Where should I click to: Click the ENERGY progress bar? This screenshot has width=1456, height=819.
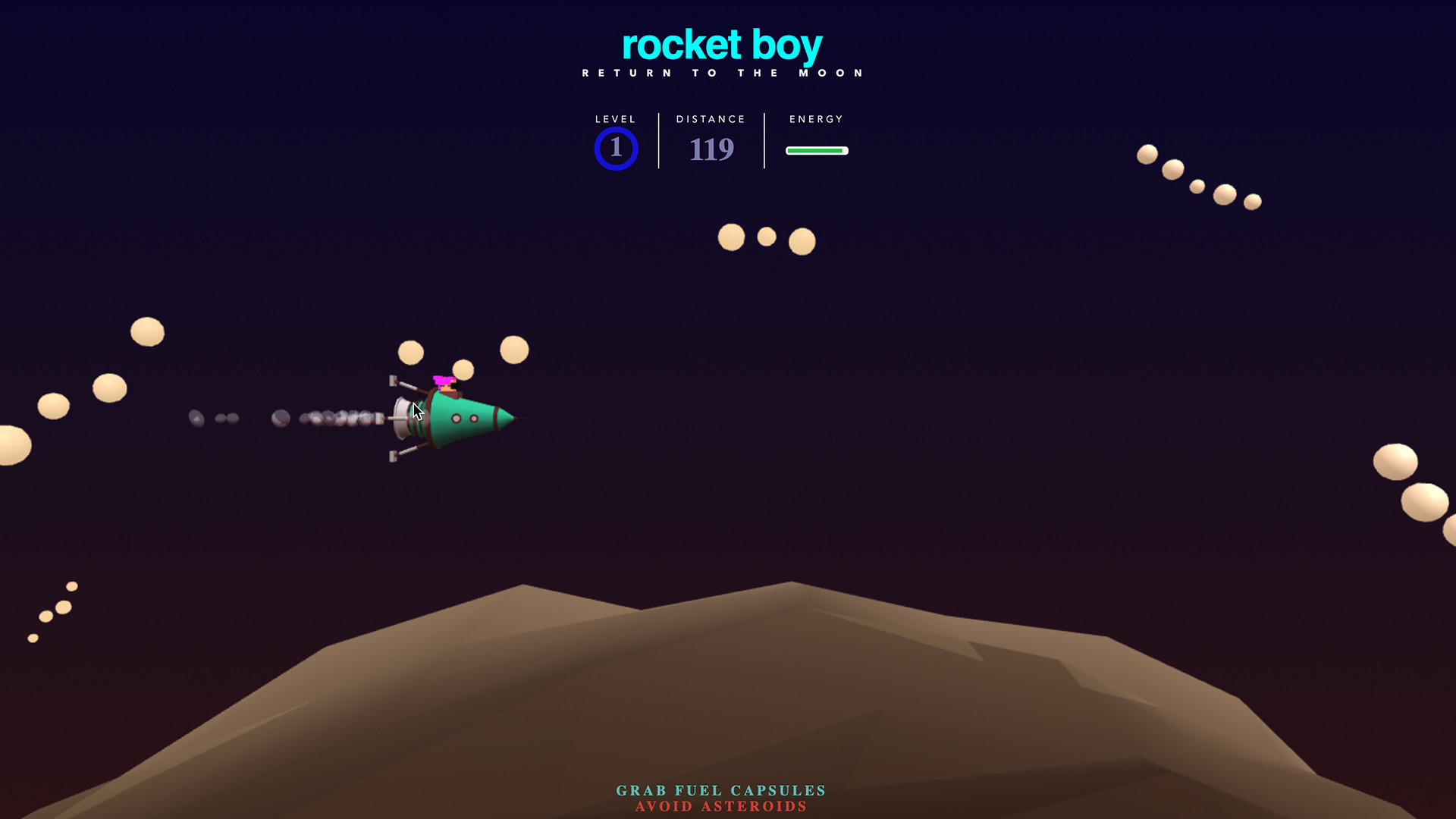click(x=817, y=151)
